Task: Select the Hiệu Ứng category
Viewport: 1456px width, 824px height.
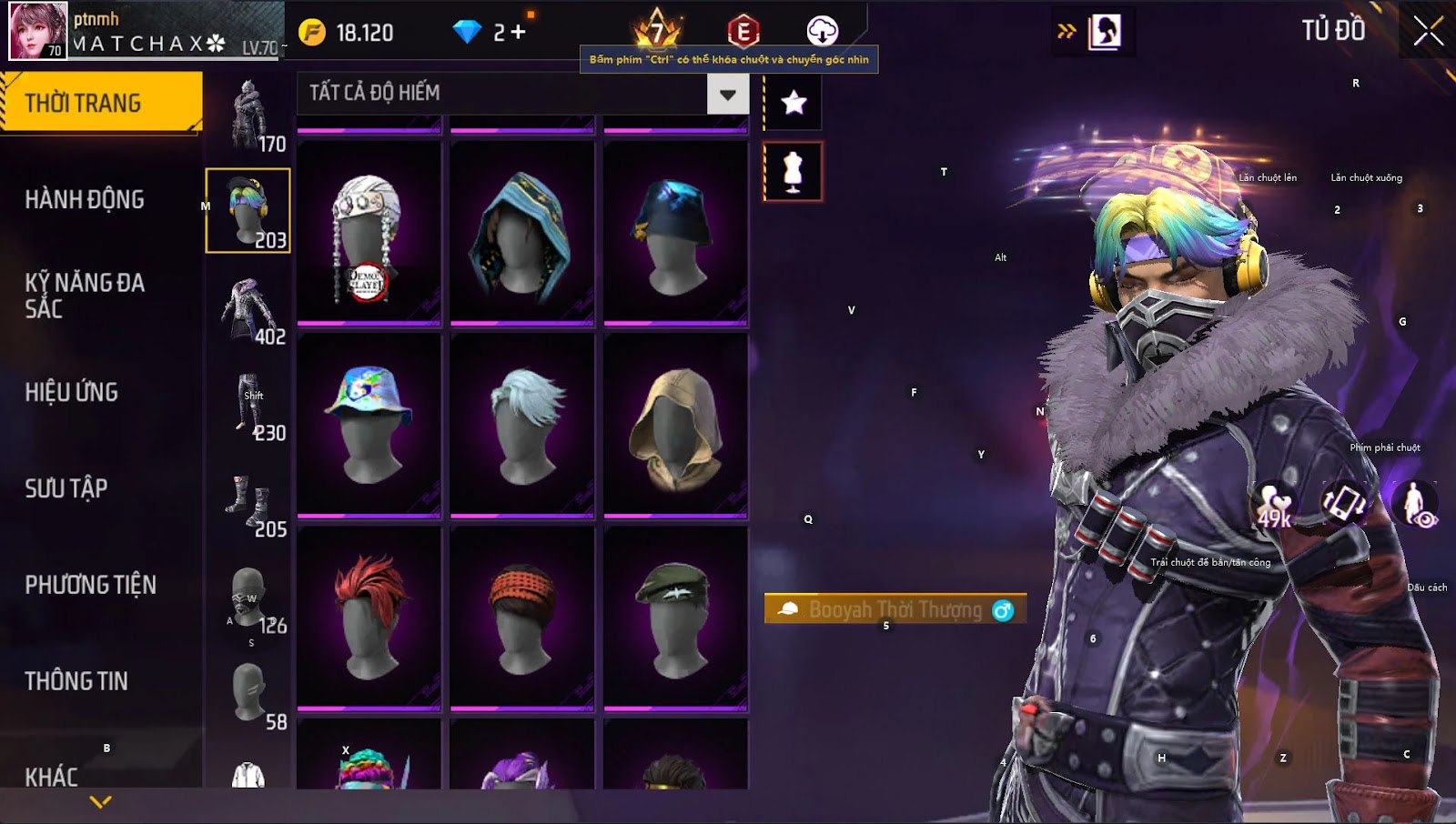Action: (72, 392)
